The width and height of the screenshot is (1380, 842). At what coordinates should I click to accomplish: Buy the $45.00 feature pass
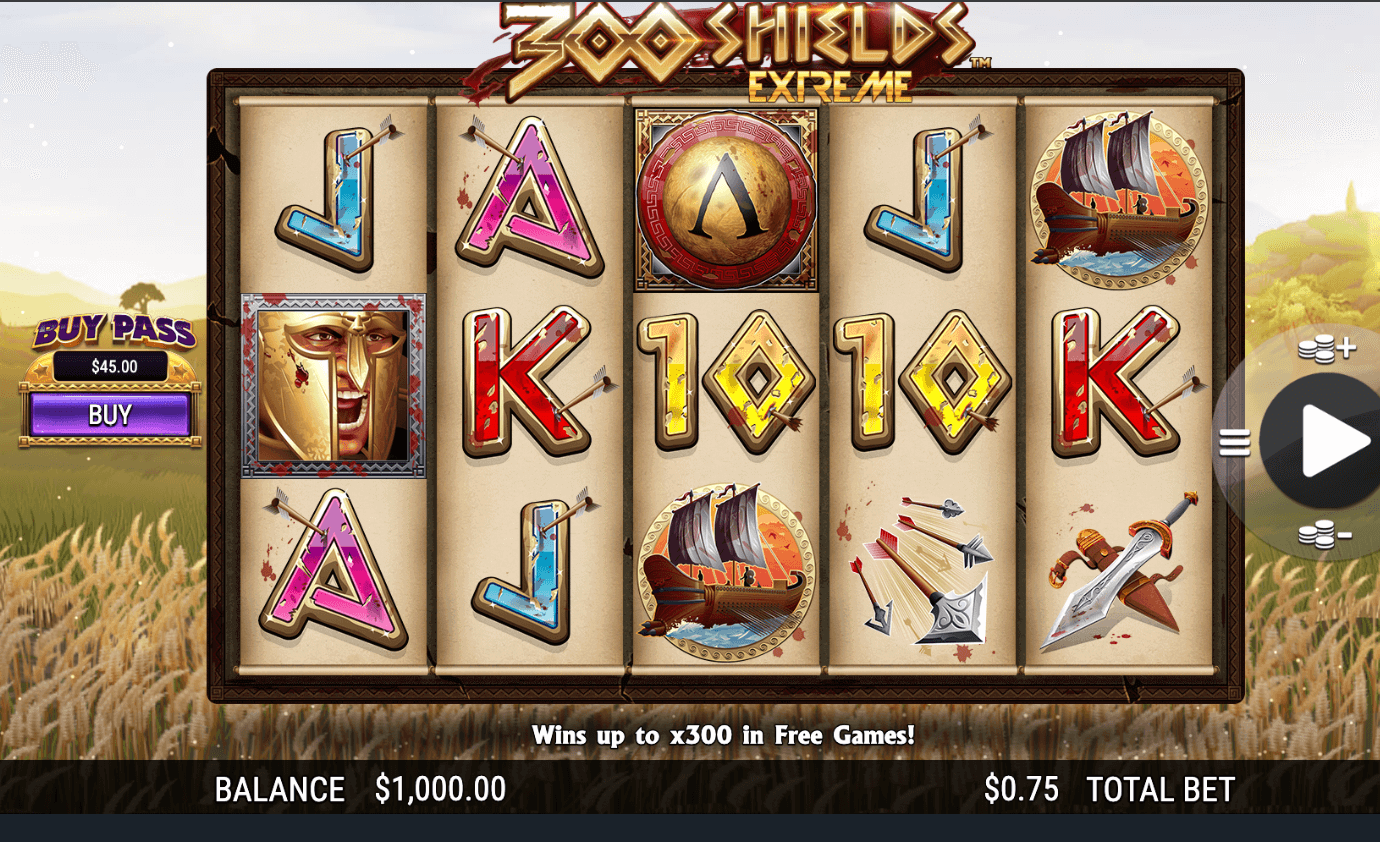pos(110,414)
